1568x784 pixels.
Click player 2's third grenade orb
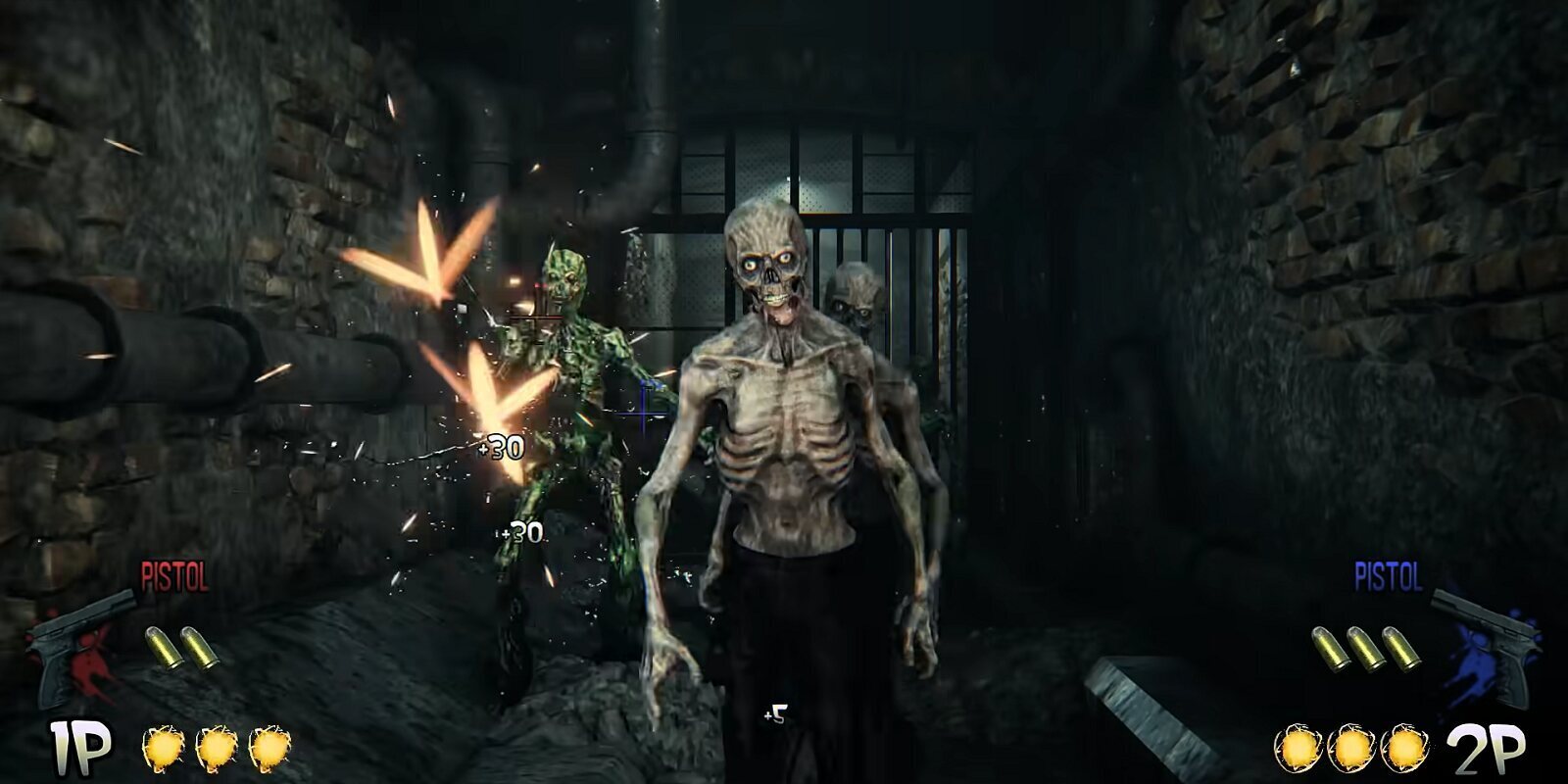(x=1404, y=747)
